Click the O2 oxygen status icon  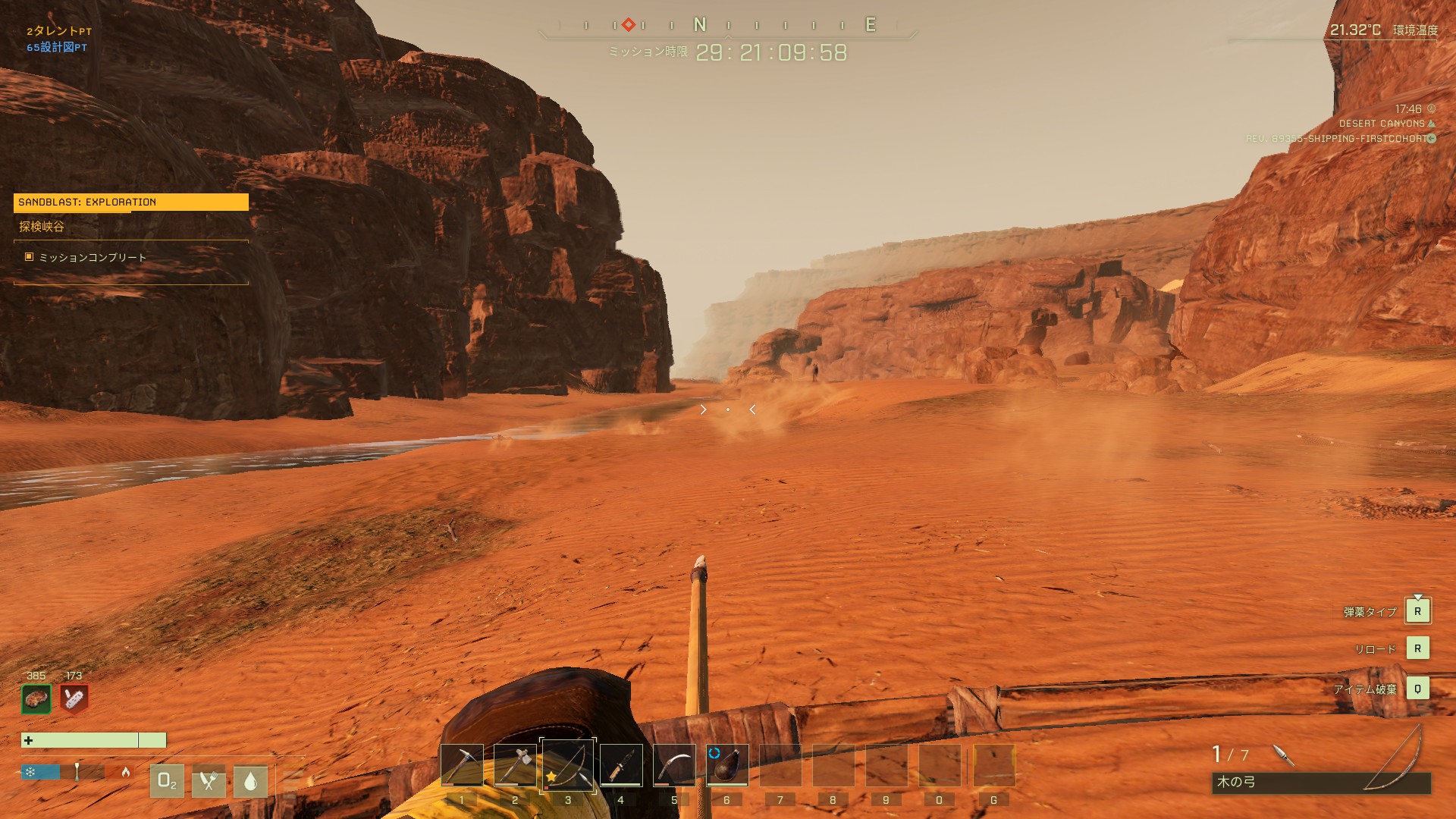[x=167, y=781]
